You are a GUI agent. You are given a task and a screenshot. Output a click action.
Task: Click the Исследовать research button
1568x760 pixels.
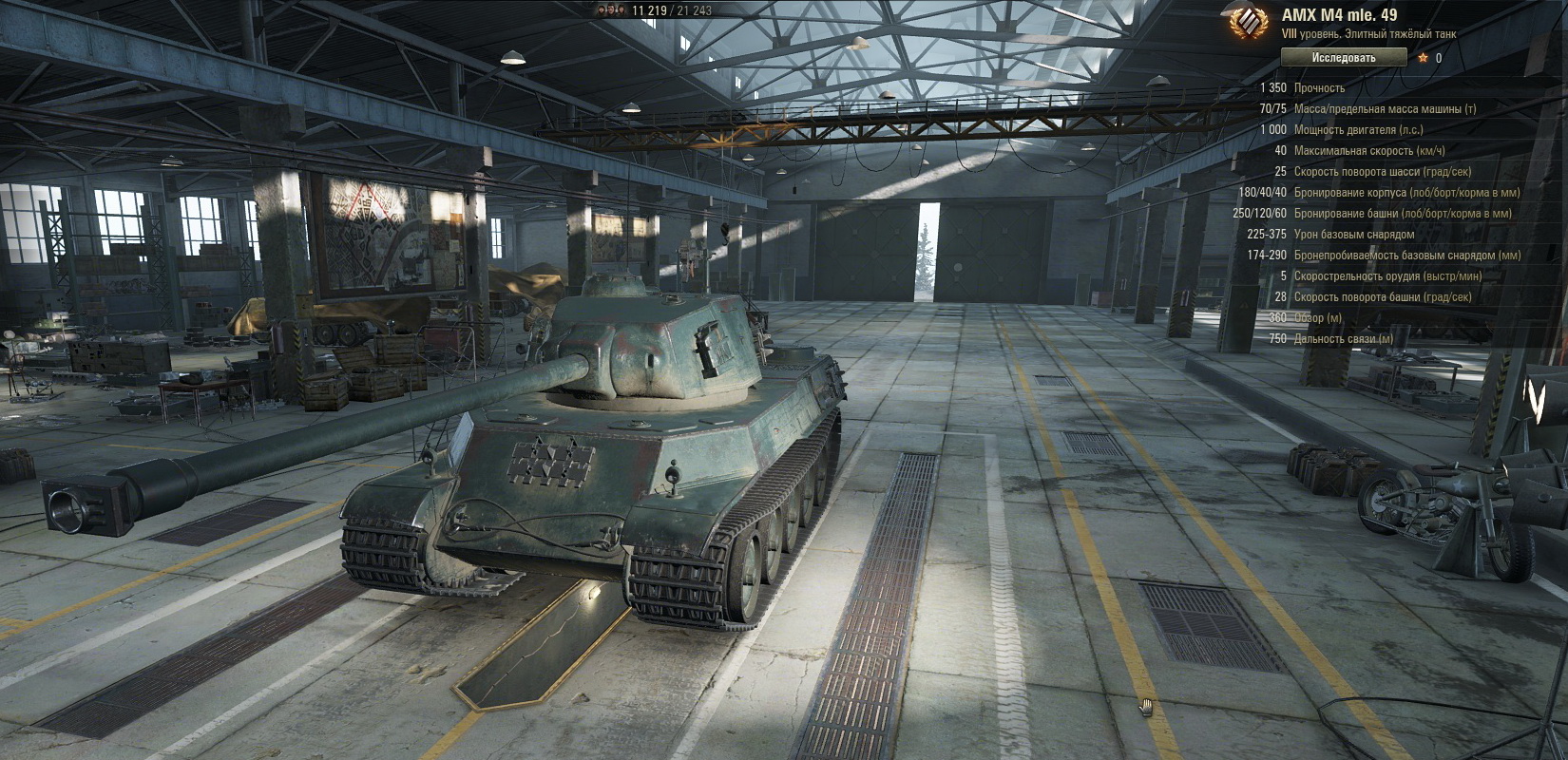(x=1343, y=58)
